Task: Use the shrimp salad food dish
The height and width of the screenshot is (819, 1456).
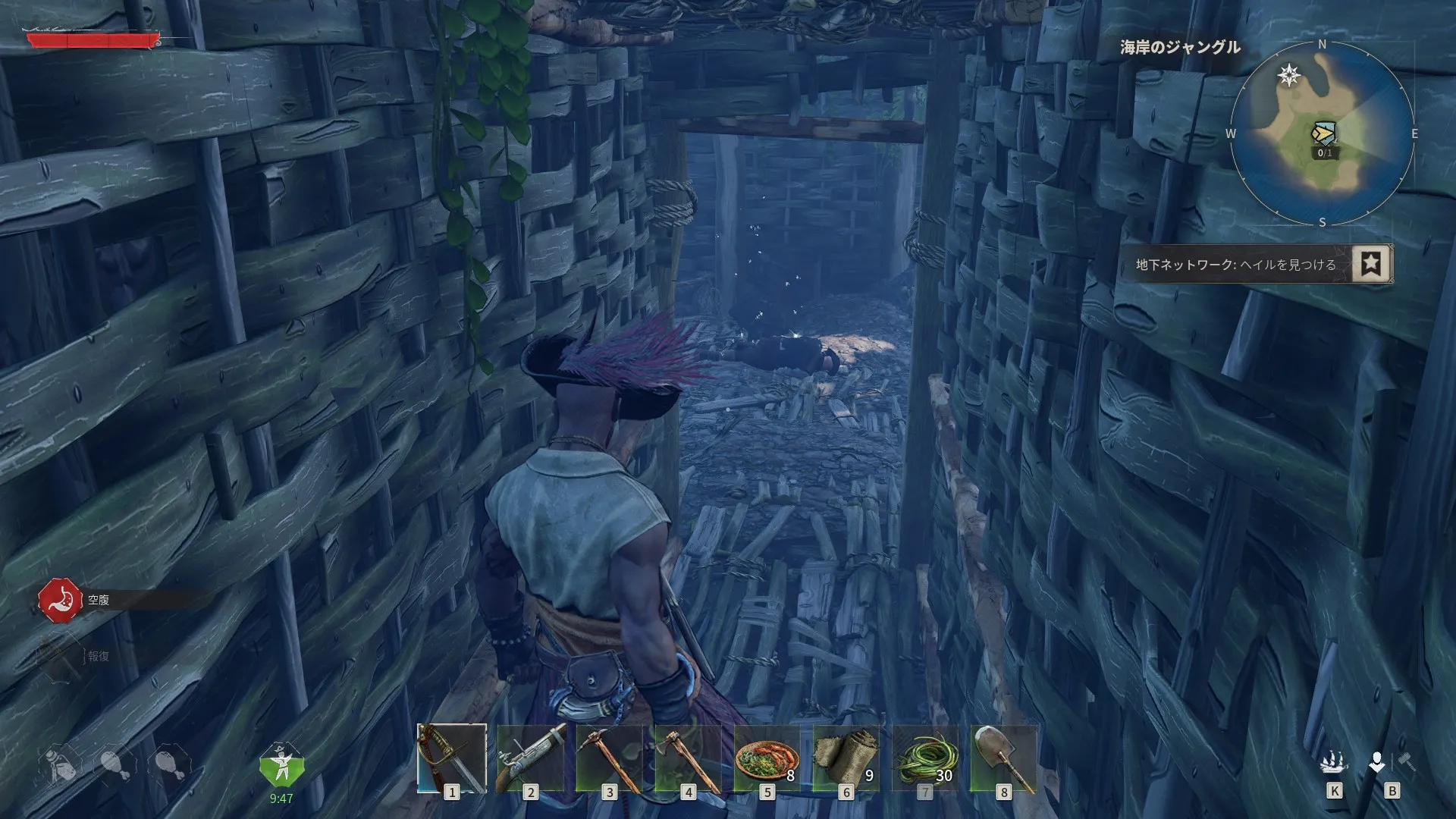Action: click(767, 758)
